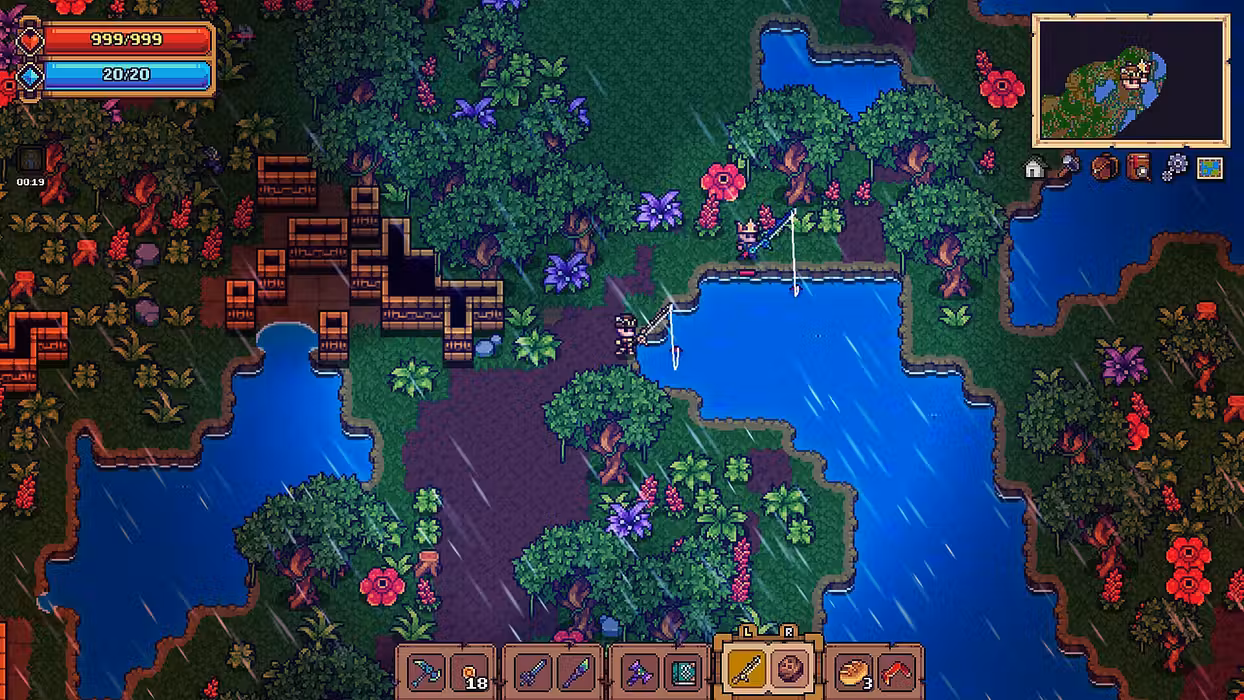This screenshot has height=700, width=1244.
Task: Choose the bread hotbar slot
Action: pyautogui.click(x=855, y=671)
